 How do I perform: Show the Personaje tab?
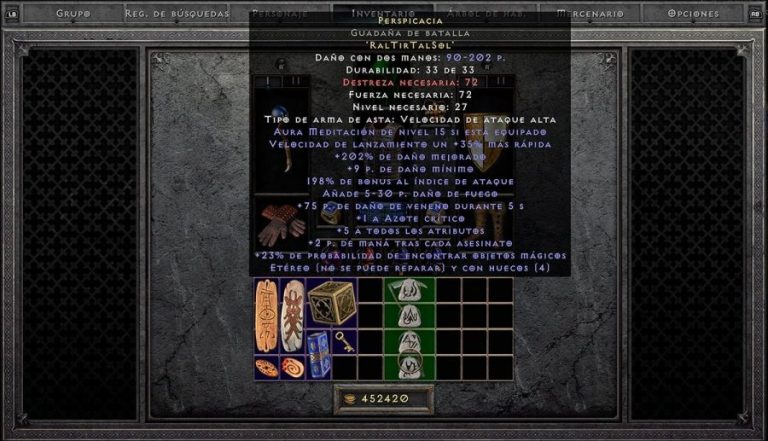[281, 14]
